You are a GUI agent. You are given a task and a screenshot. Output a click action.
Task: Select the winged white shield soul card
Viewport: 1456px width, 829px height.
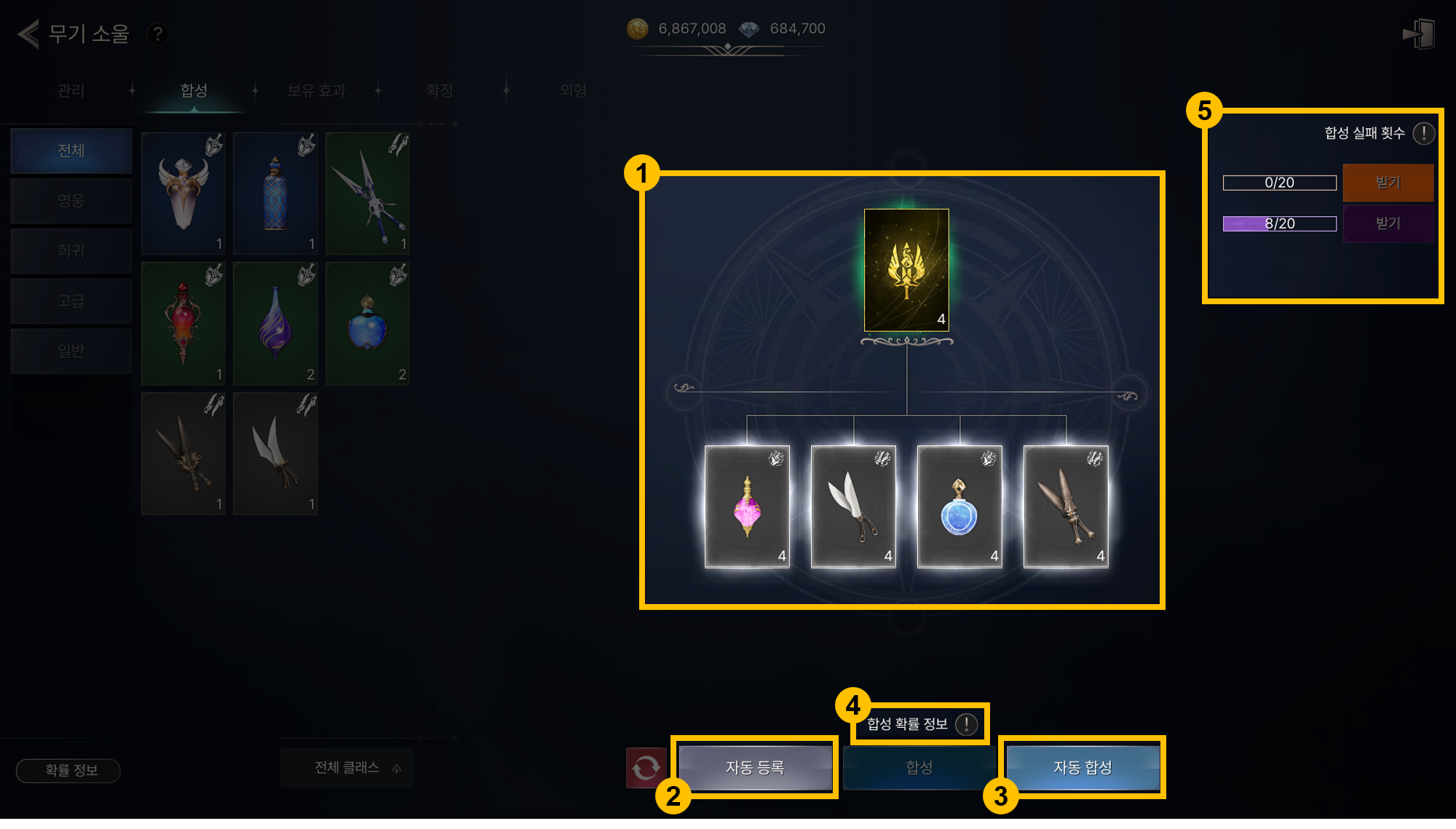183,193
